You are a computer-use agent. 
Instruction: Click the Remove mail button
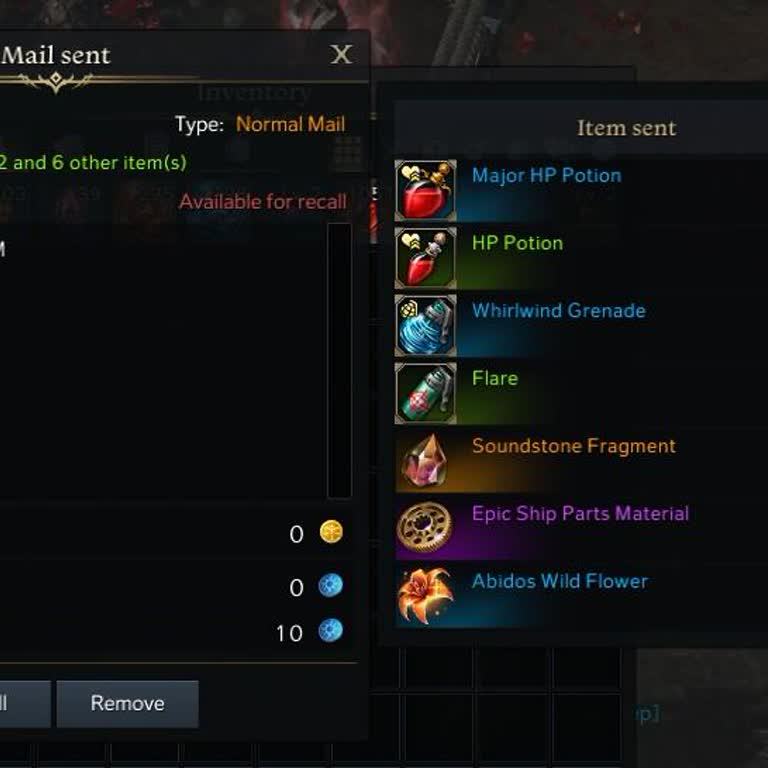tap(127, 704)
